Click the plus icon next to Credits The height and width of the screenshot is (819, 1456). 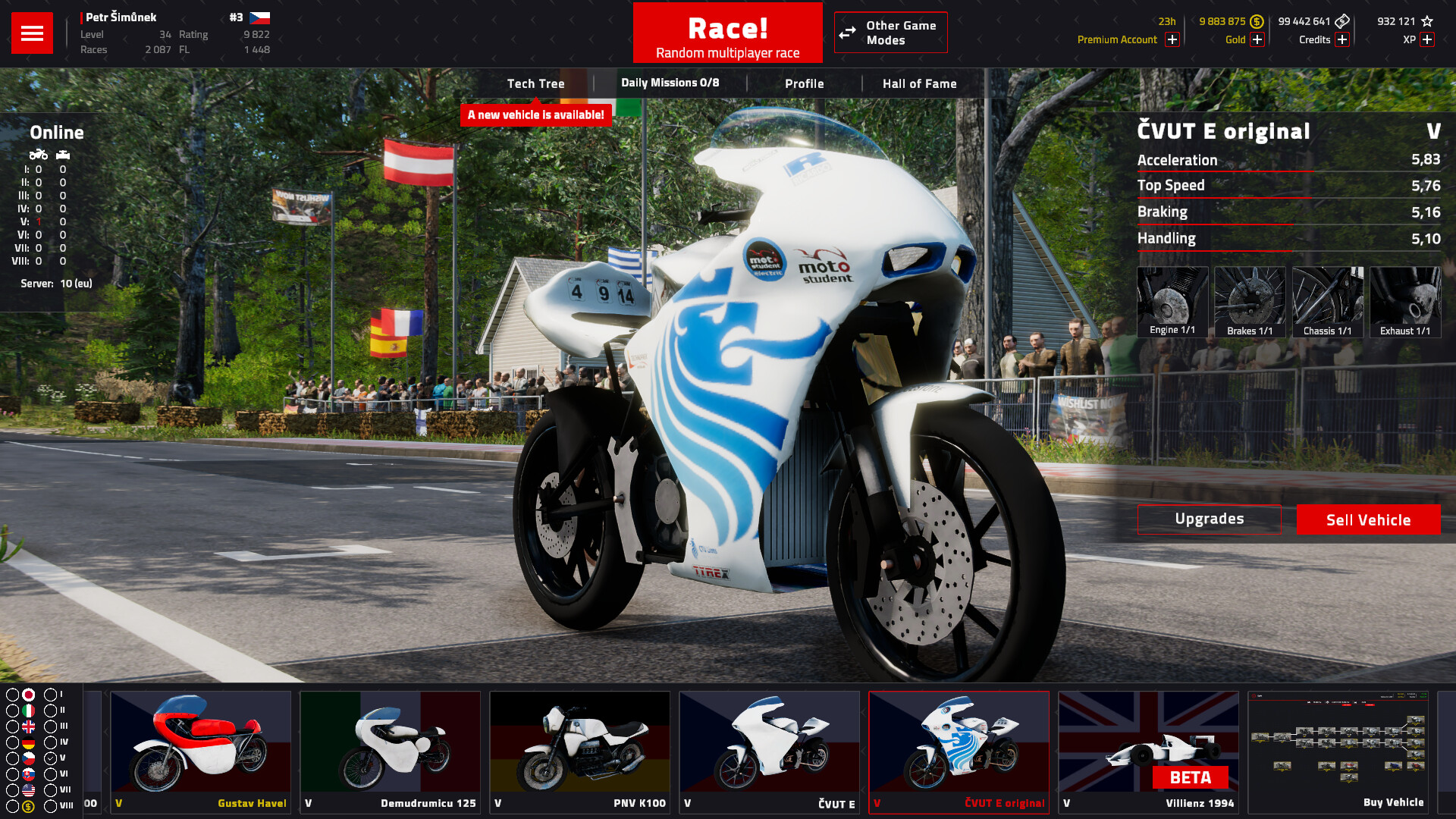pos(1343,39)
